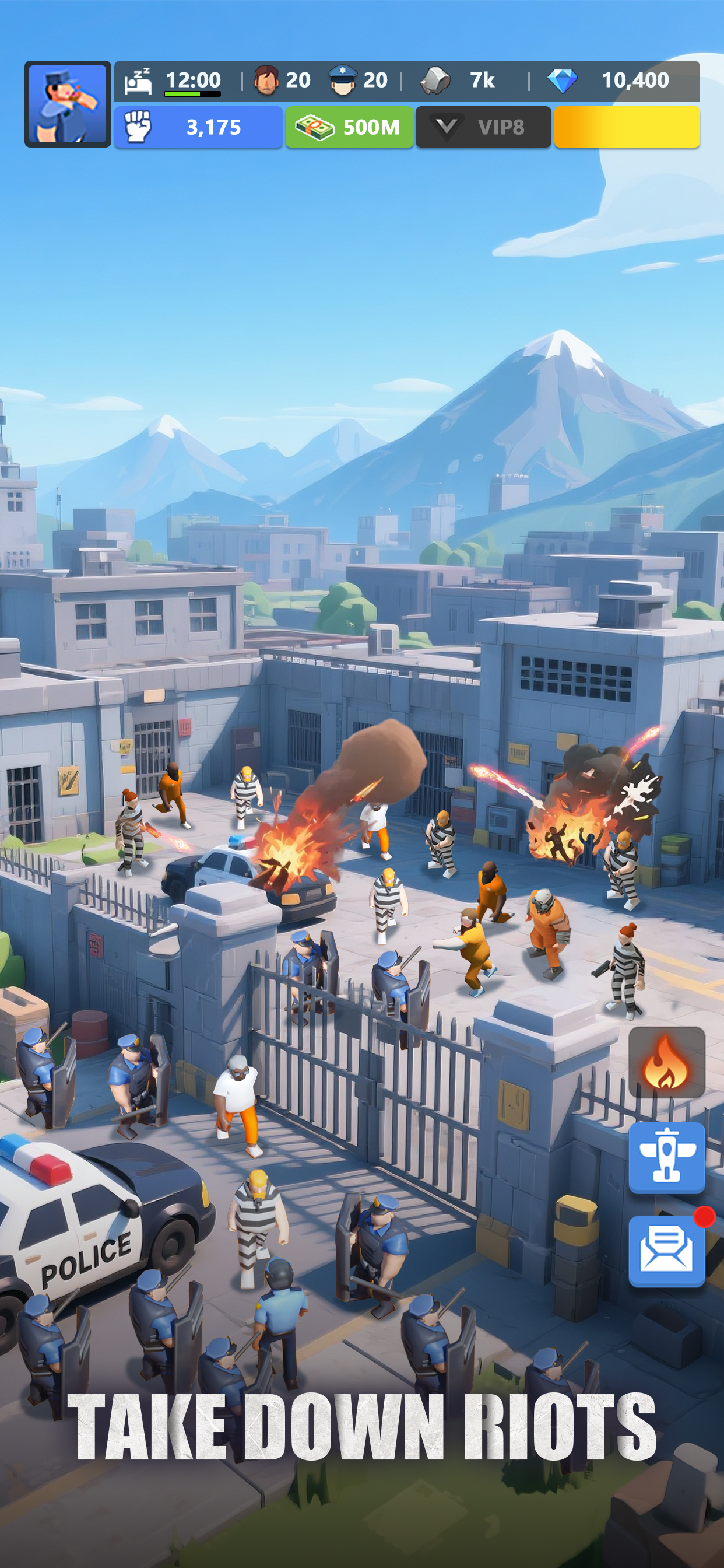Activate the fire riot button
The height and width of the screenshot is (1568, 724).
pyautogui.click(x=666, y=1062)
